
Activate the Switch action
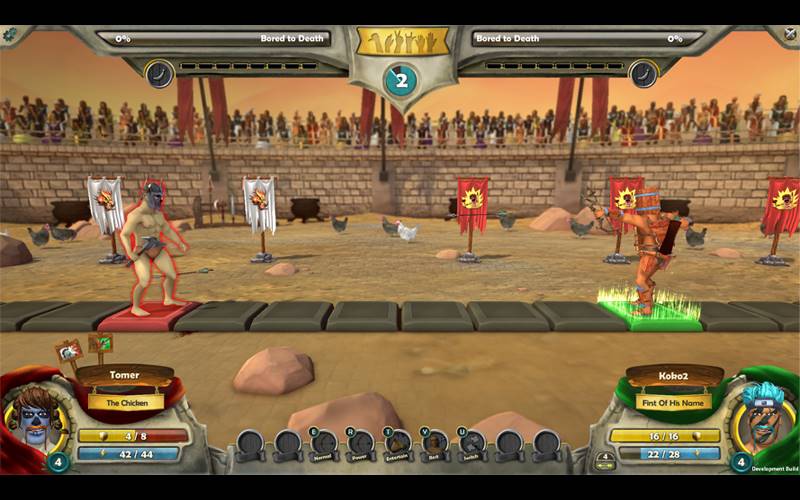click(x=472, y=443)
